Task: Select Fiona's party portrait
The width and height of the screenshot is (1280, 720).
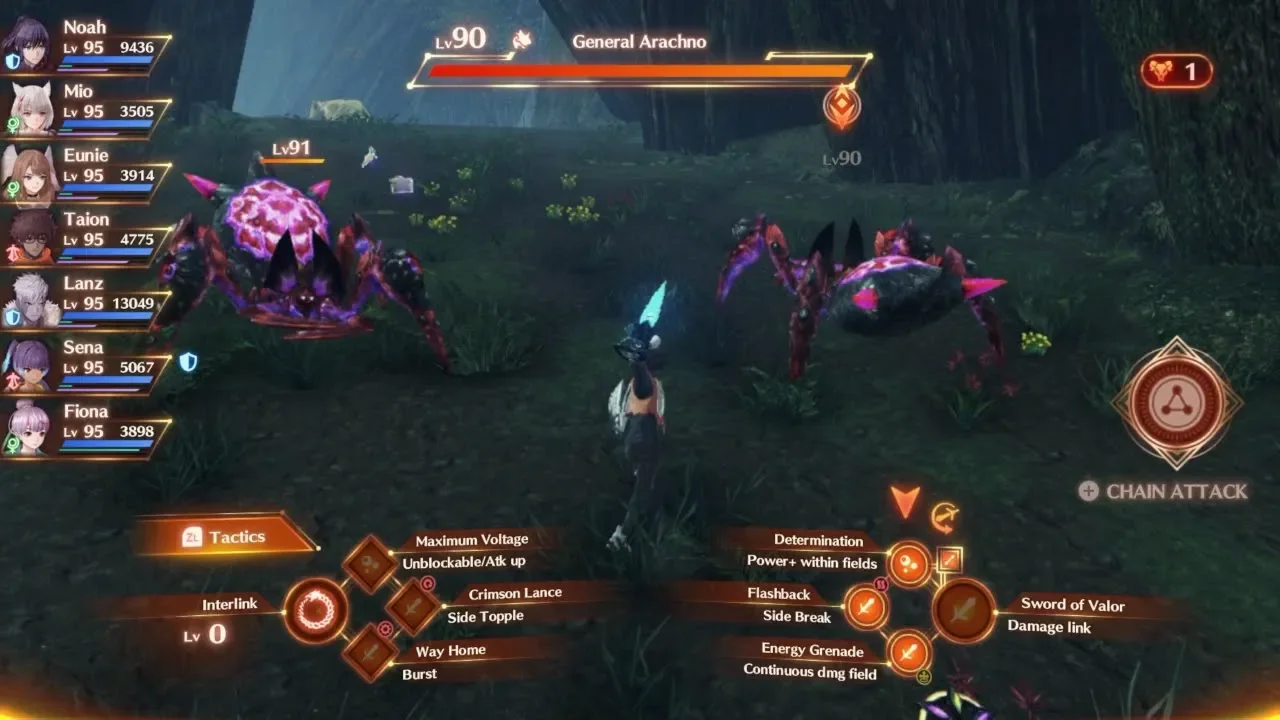Action: point(29,428)
